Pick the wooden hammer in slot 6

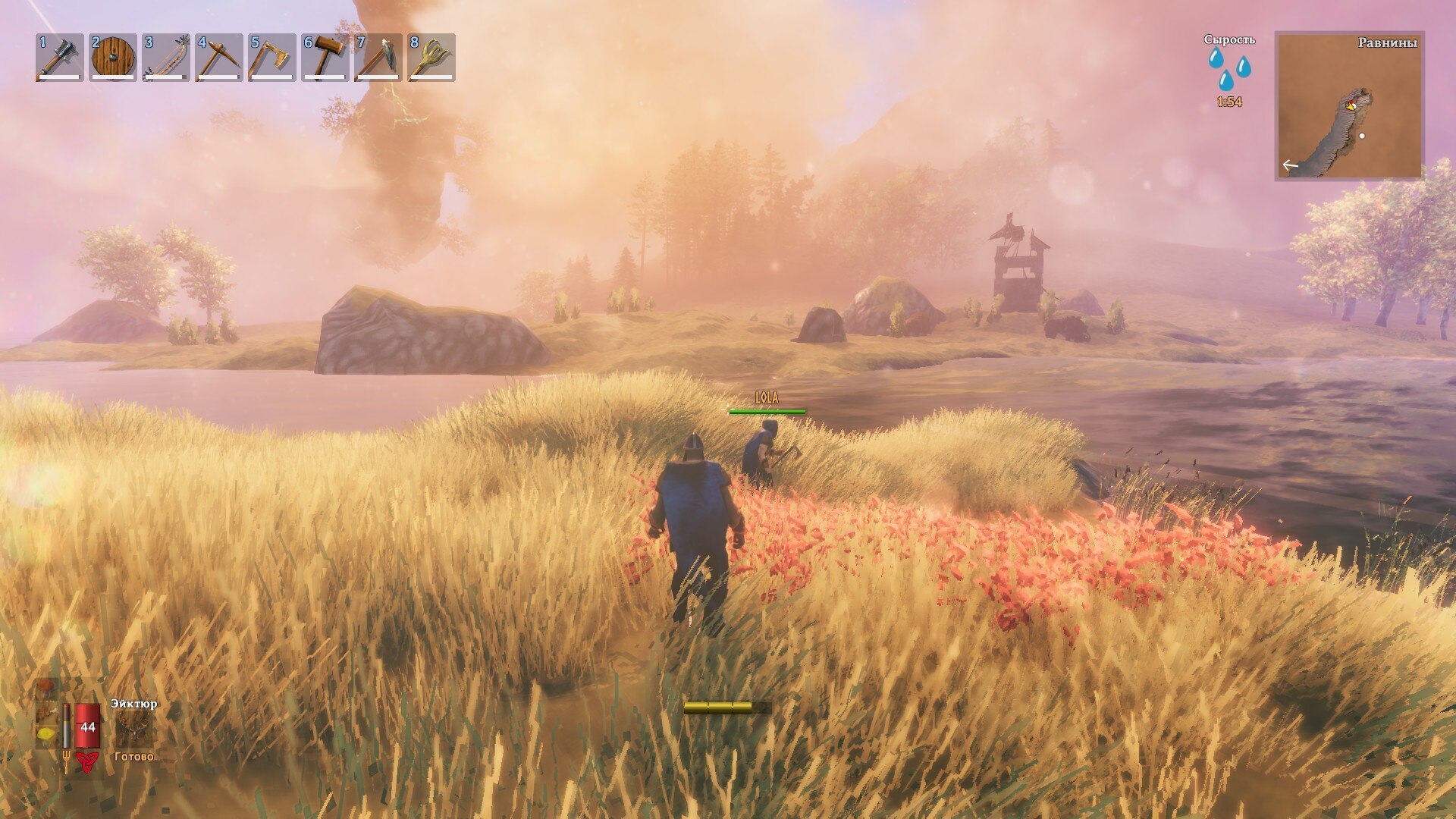click(325, 57)
